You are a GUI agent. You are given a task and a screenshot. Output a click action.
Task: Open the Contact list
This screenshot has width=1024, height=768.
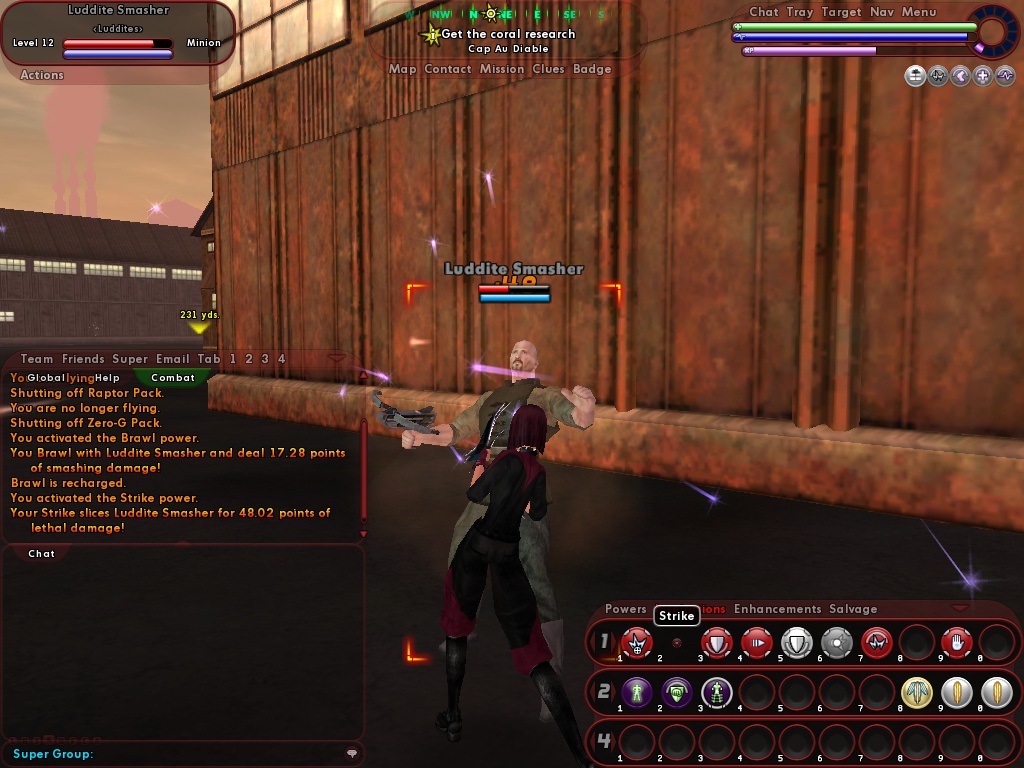click(447, 69)
